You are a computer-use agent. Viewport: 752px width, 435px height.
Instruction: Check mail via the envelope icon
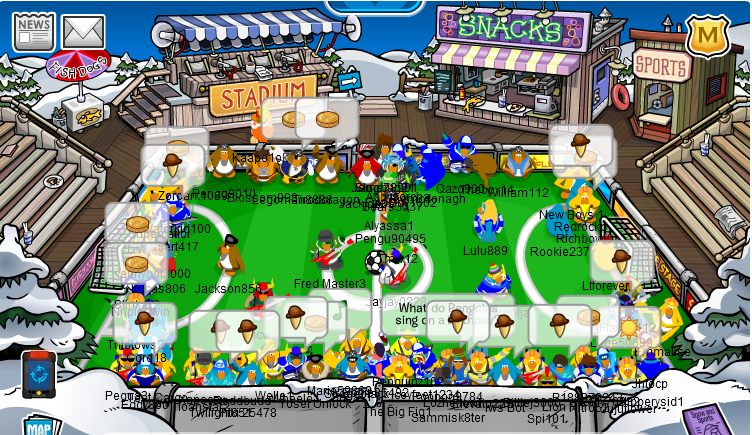[83, 31]
